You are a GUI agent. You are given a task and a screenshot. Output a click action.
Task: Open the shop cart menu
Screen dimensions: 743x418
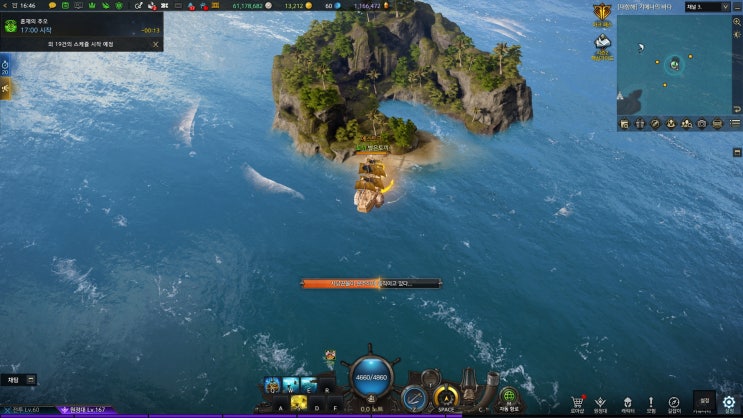tap(577, 401)
